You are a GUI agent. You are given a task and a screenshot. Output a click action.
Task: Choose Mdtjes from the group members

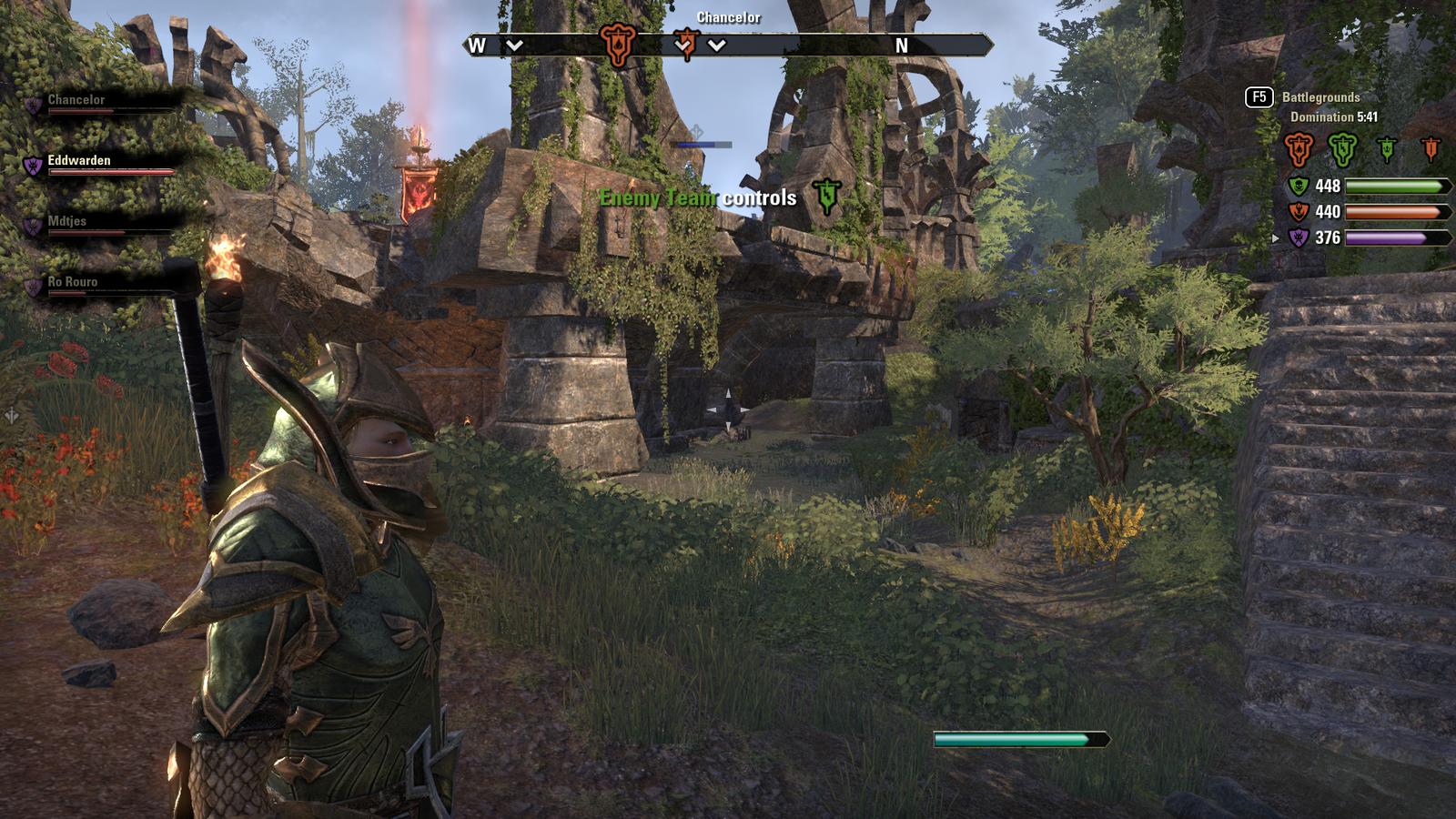[67, 221]
